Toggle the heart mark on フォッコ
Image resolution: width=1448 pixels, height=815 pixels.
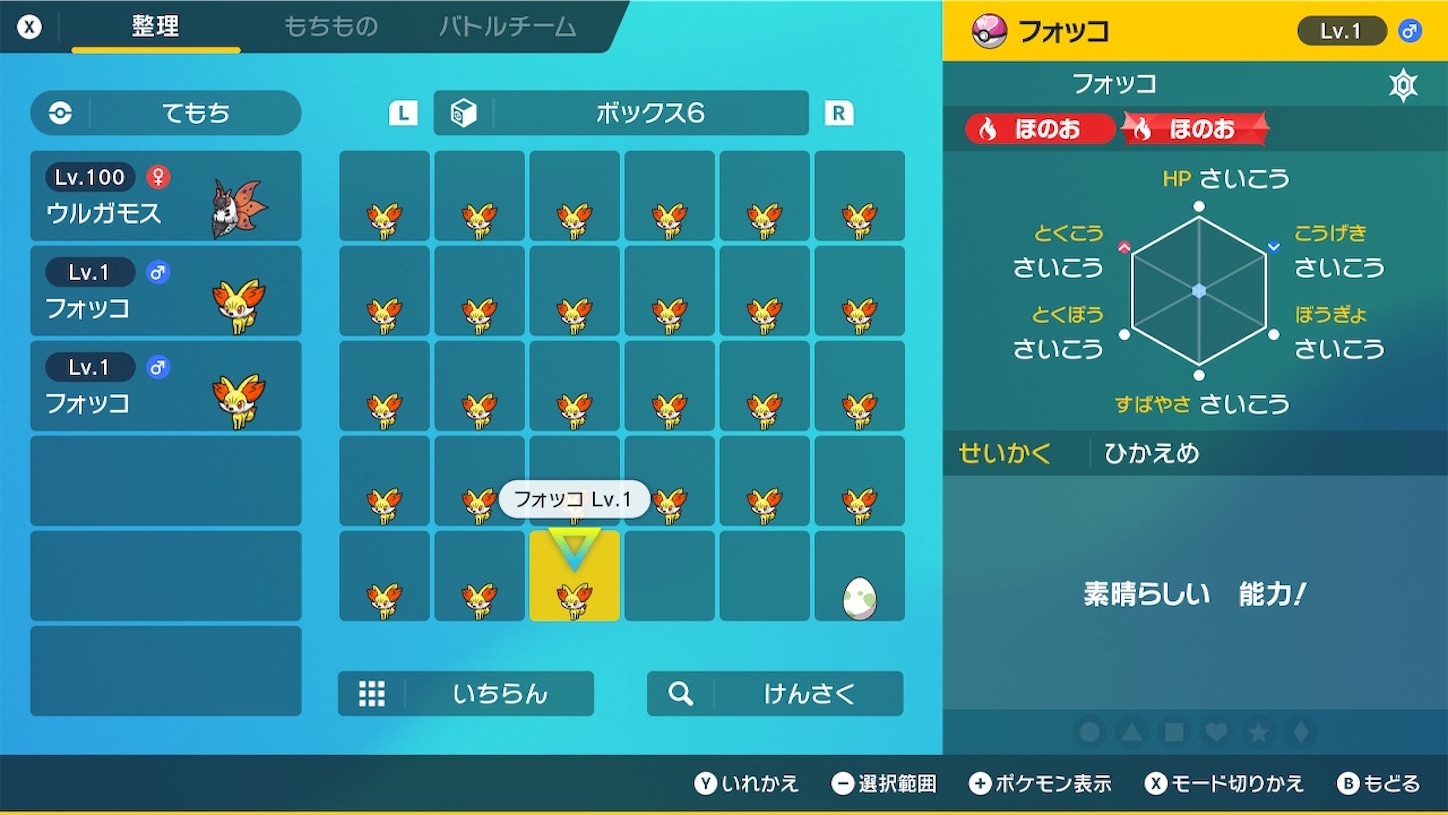pos(1215,732)
